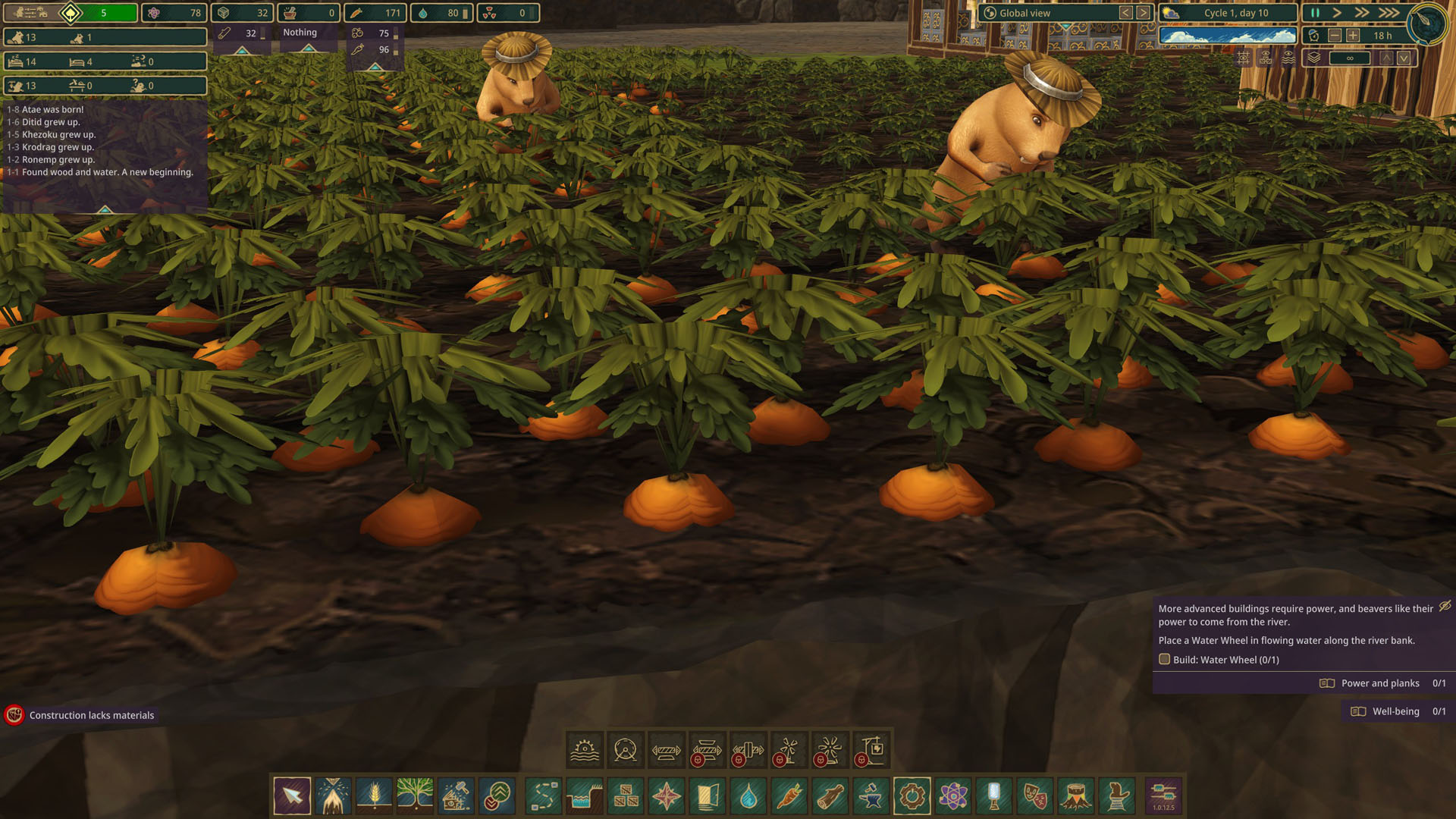Image resolution: width=1456 pixels, height=819 pixels.
Task: Open the Wood category with log icon
Action: click(830, 796)
